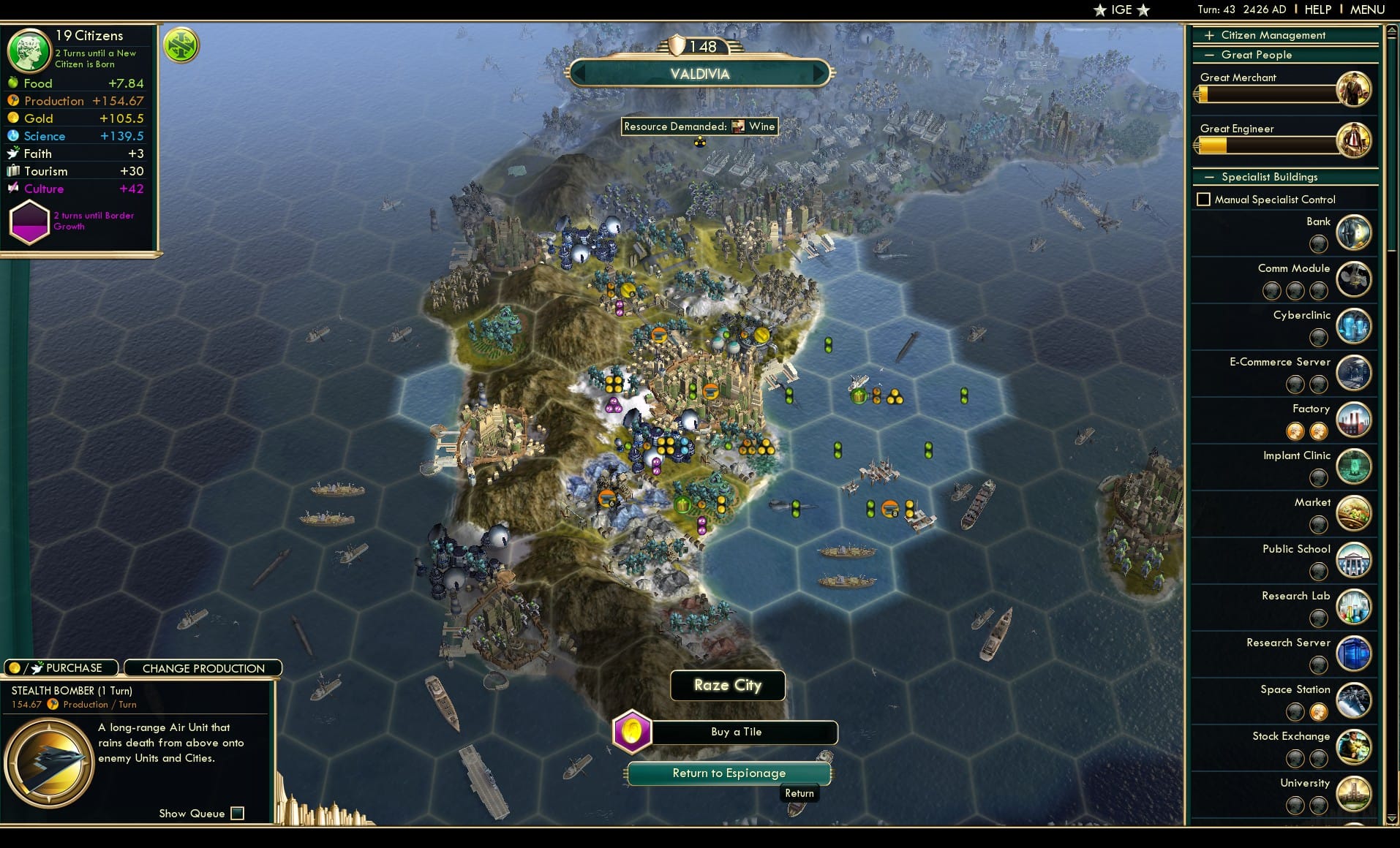Click HELP in the top bar
The image size is (1400, 848).
pyautogui.click(x=1317, y=9)
